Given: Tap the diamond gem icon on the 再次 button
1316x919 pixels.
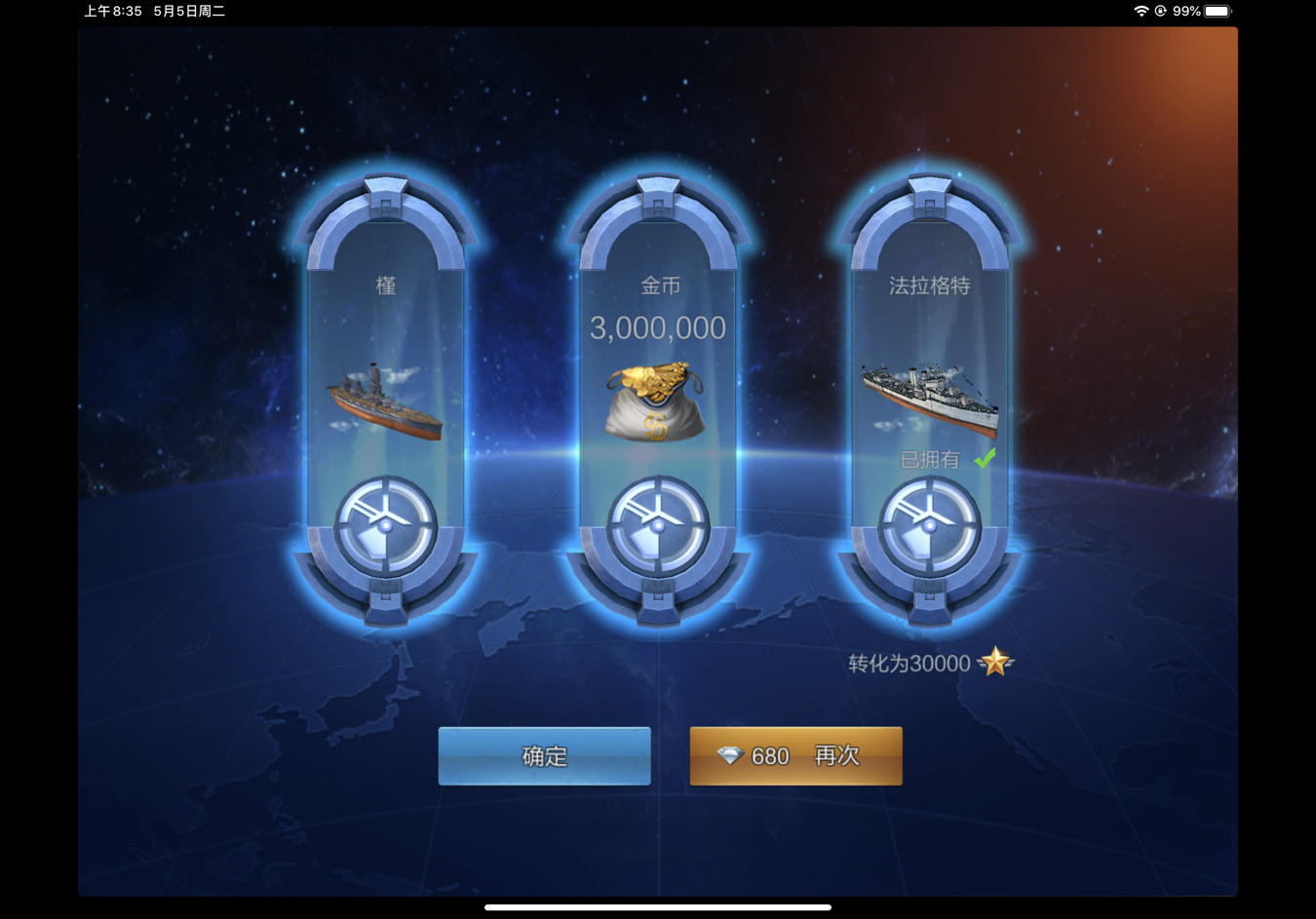Looking at the screenshot, I should pyautogui.click(x=729, y=755).
